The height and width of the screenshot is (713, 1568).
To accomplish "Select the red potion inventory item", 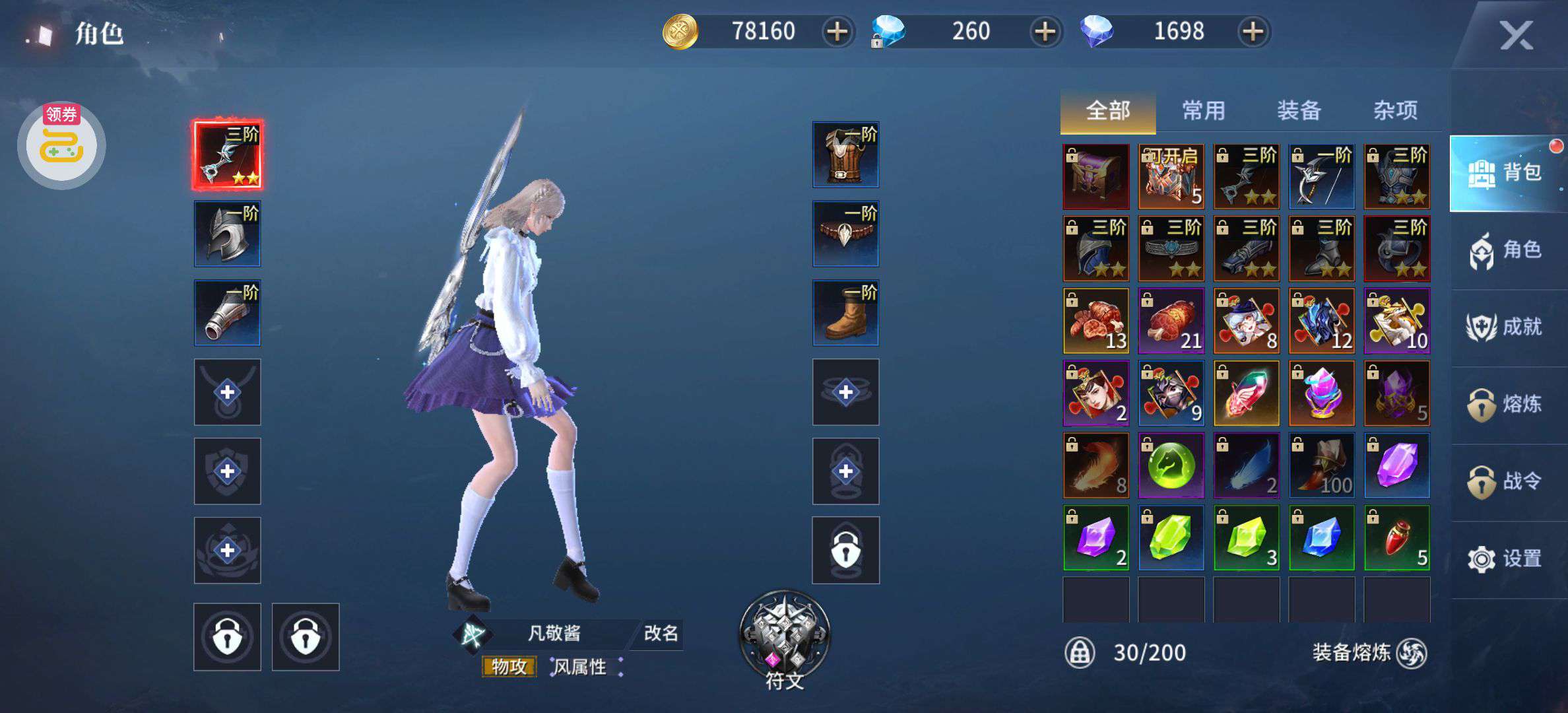I will click(1397, 537).
